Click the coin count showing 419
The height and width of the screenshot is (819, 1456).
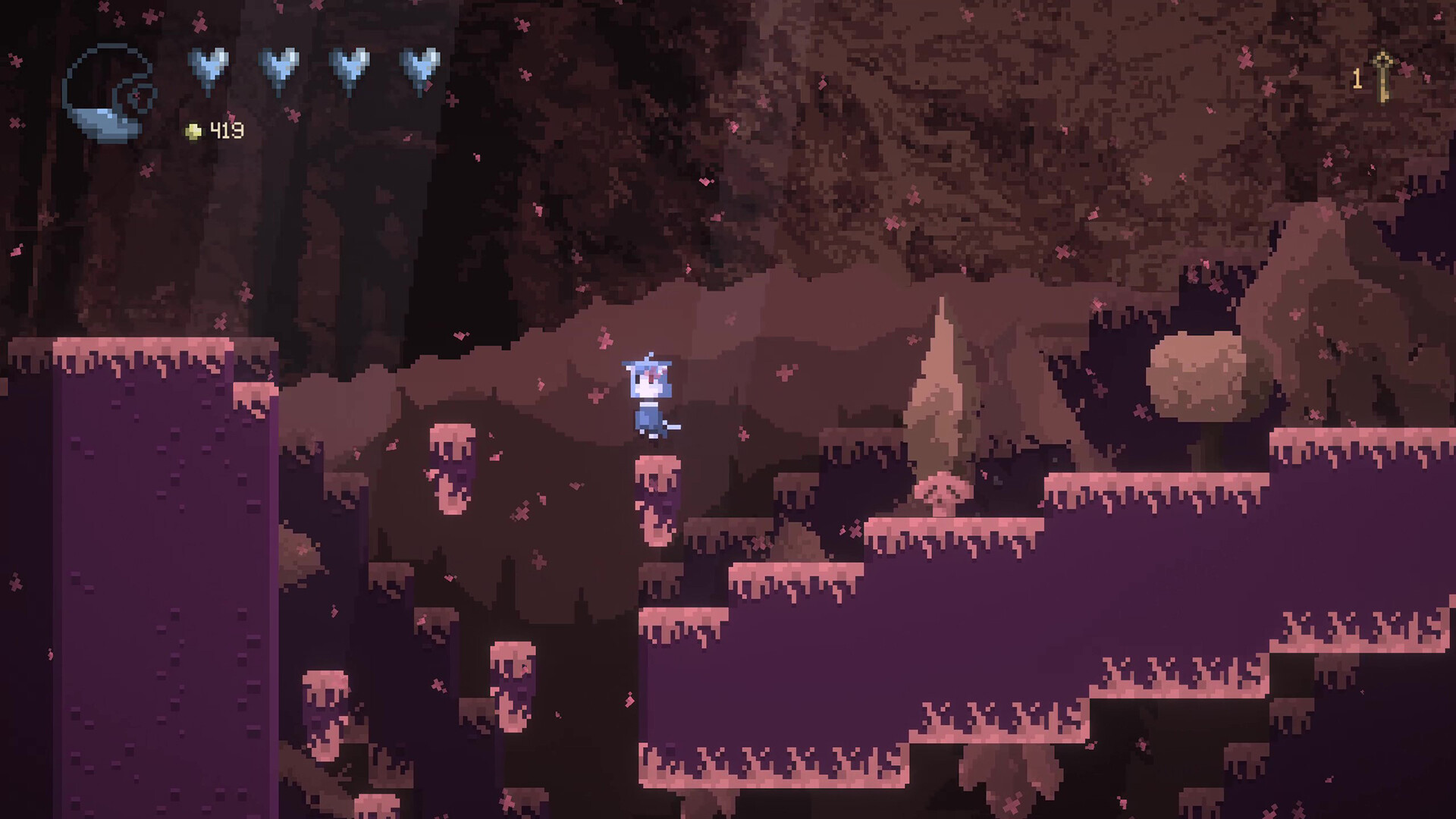click(226, 130)
